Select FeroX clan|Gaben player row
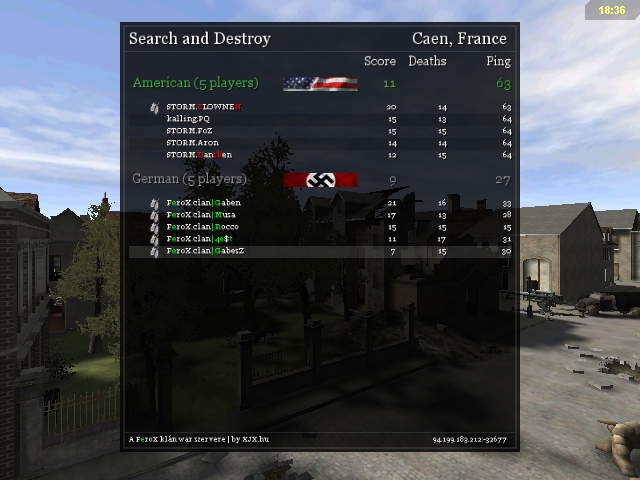The height and width of the screenshot is (480, 640). pos(204,203)
